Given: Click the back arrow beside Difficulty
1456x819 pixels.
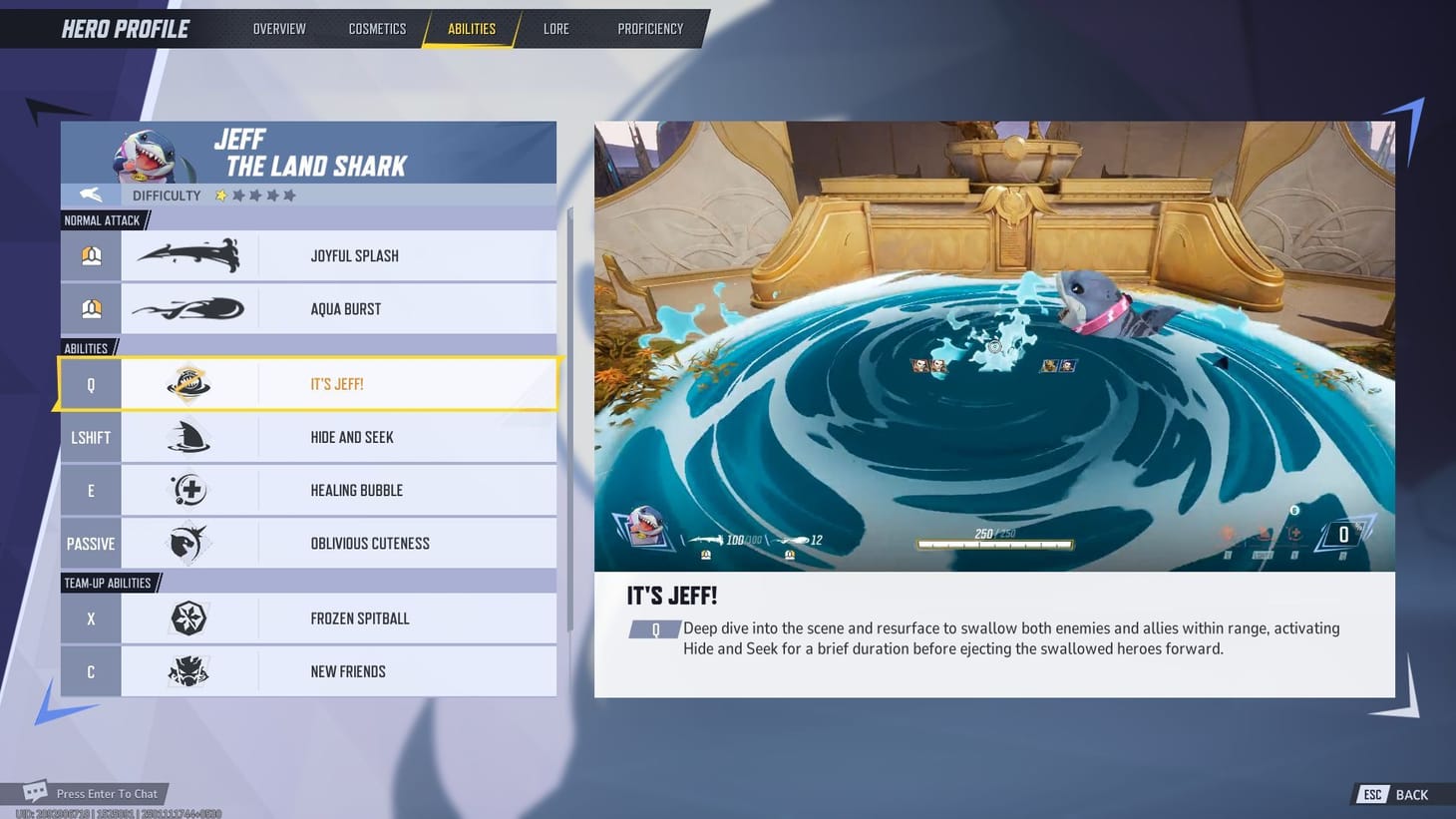Looking at the screenshot, I should pos(89,195).
